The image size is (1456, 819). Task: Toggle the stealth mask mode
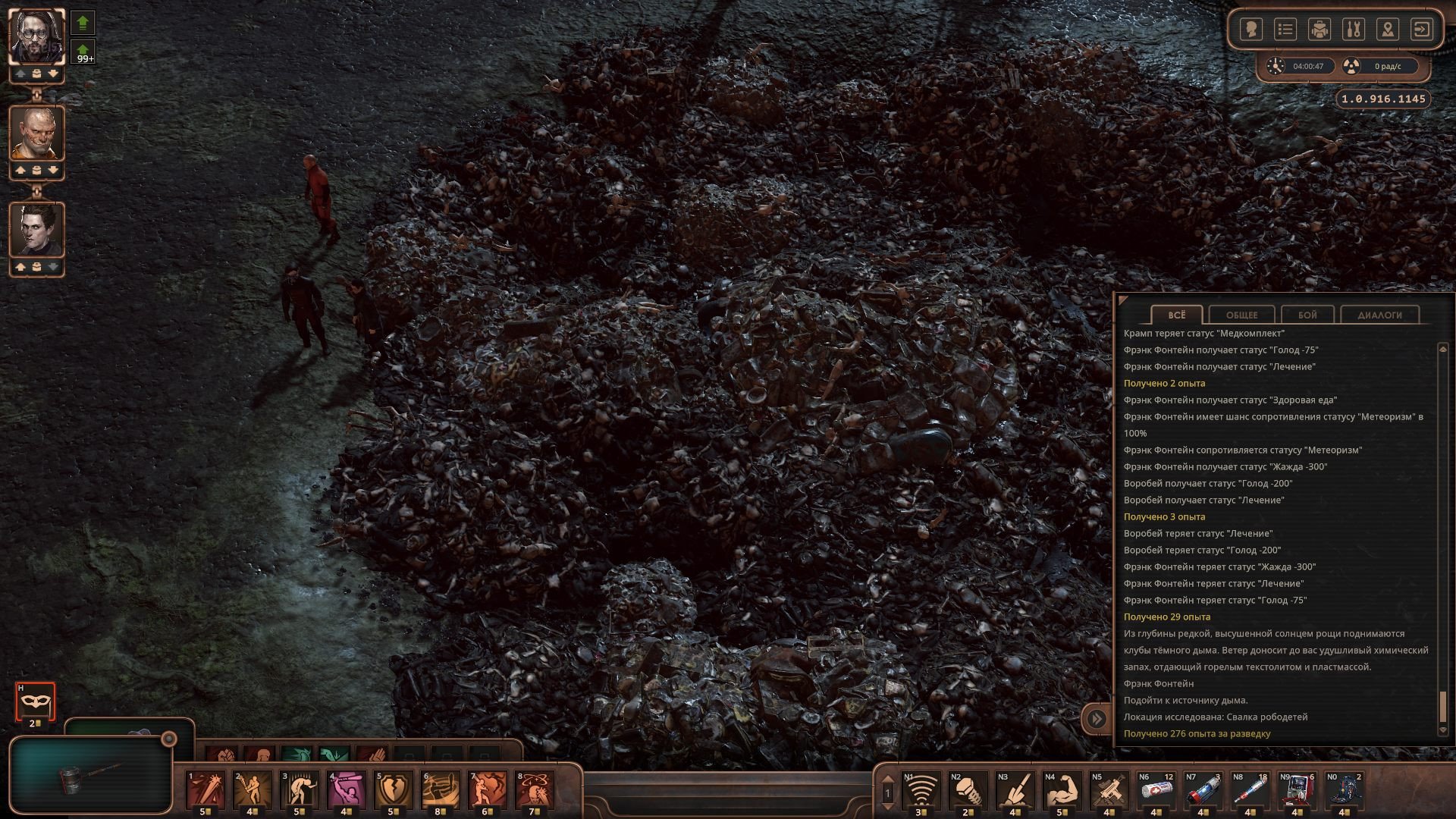[35, 702]
